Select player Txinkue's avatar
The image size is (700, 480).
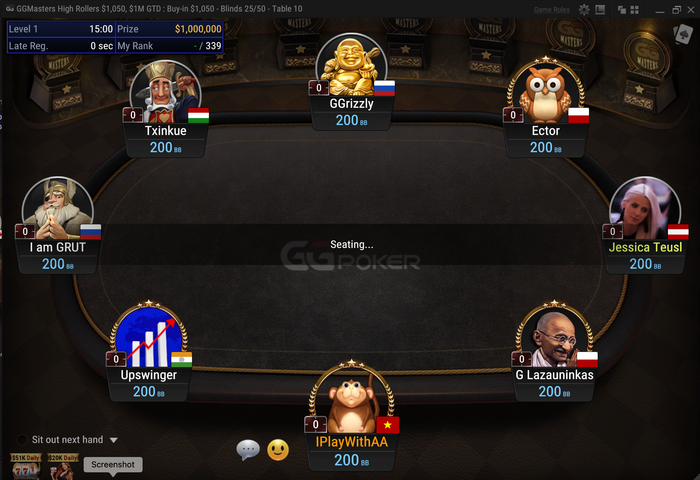[164, 92]
